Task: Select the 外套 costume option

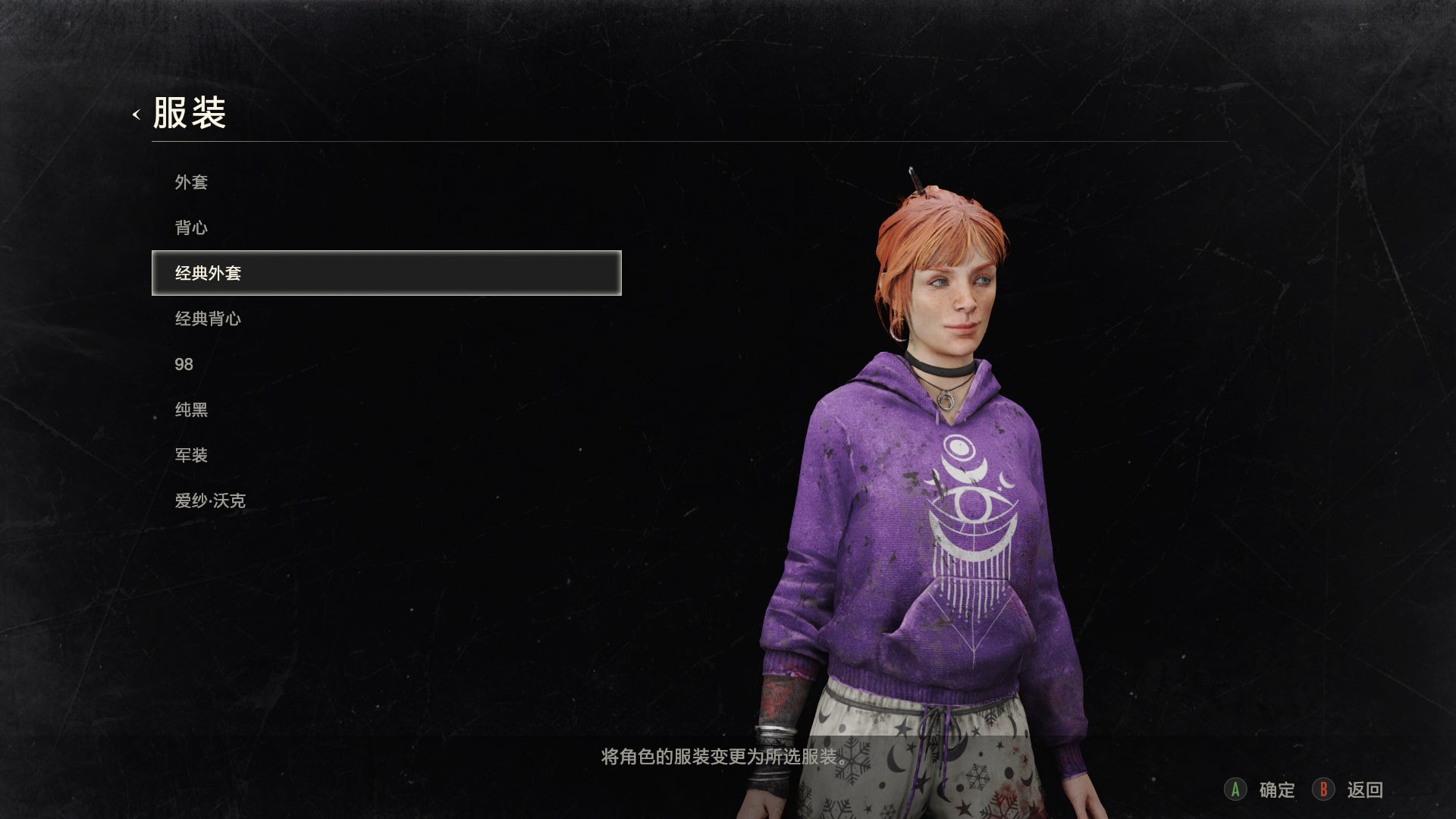Action: coord(191,182)
